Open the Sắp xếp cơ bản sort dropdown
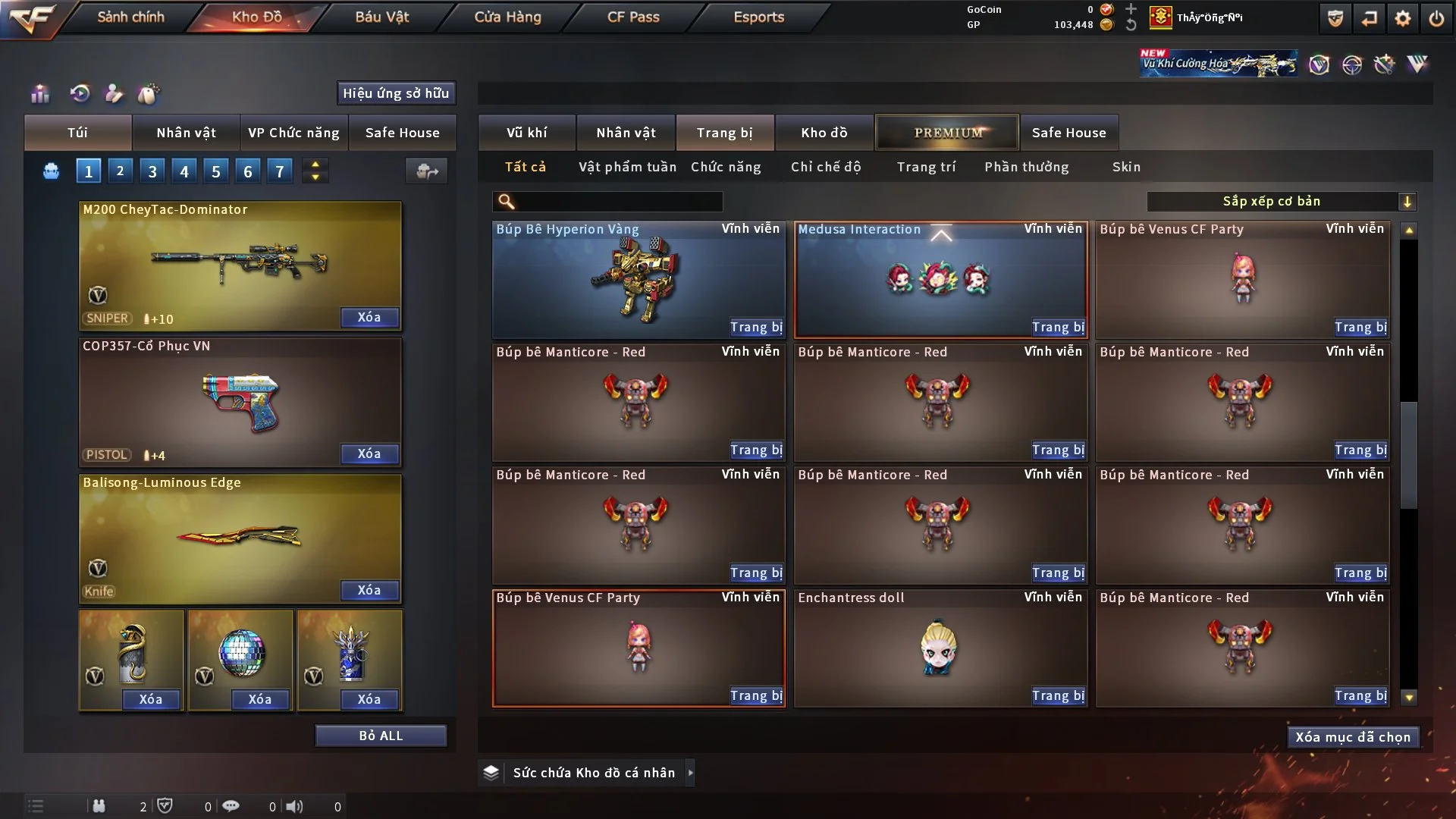 point(1281,201)
